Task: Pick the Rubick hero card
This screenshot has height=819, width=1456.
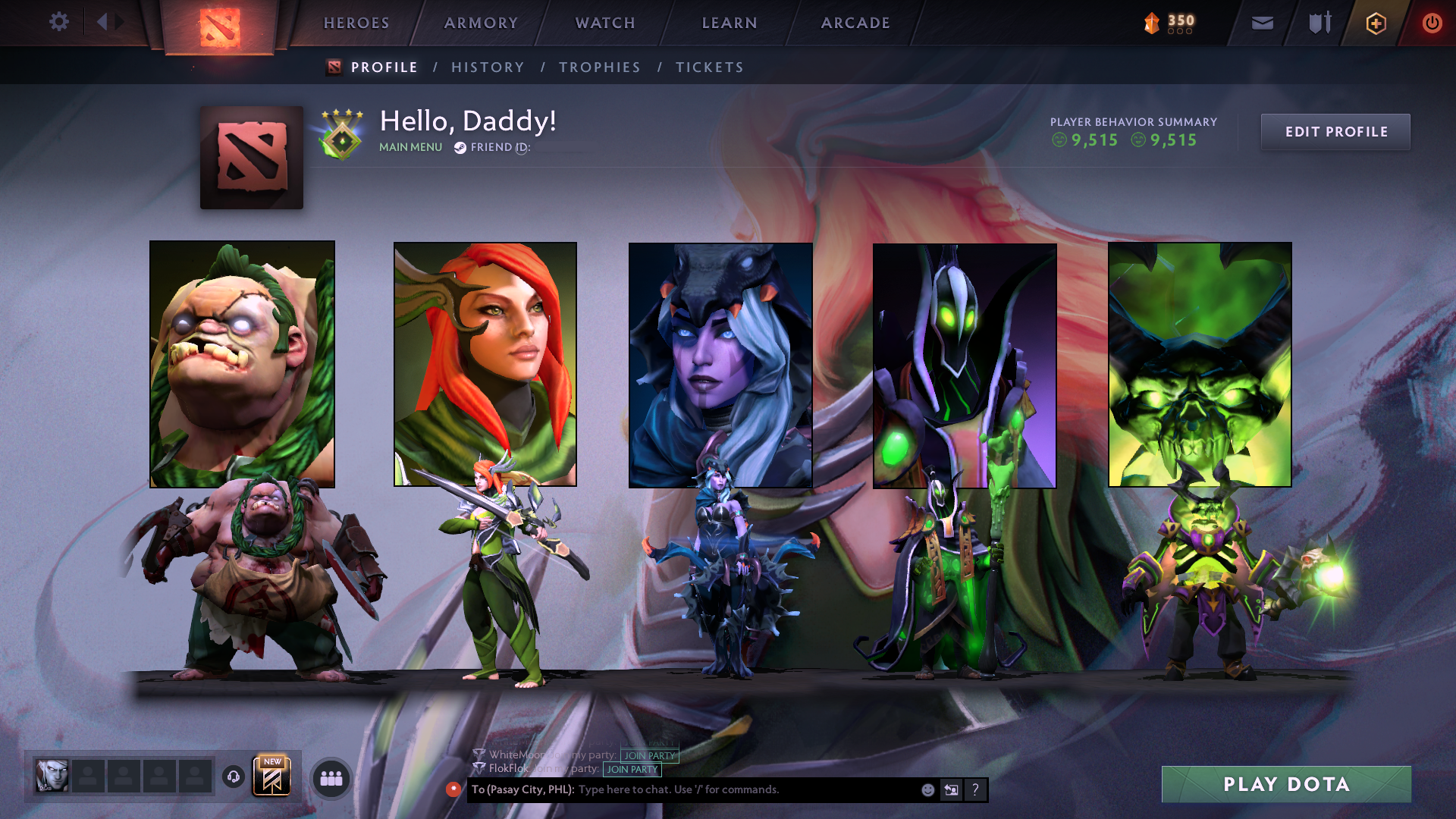Action: pyautogui.click(x=965, y=366)
